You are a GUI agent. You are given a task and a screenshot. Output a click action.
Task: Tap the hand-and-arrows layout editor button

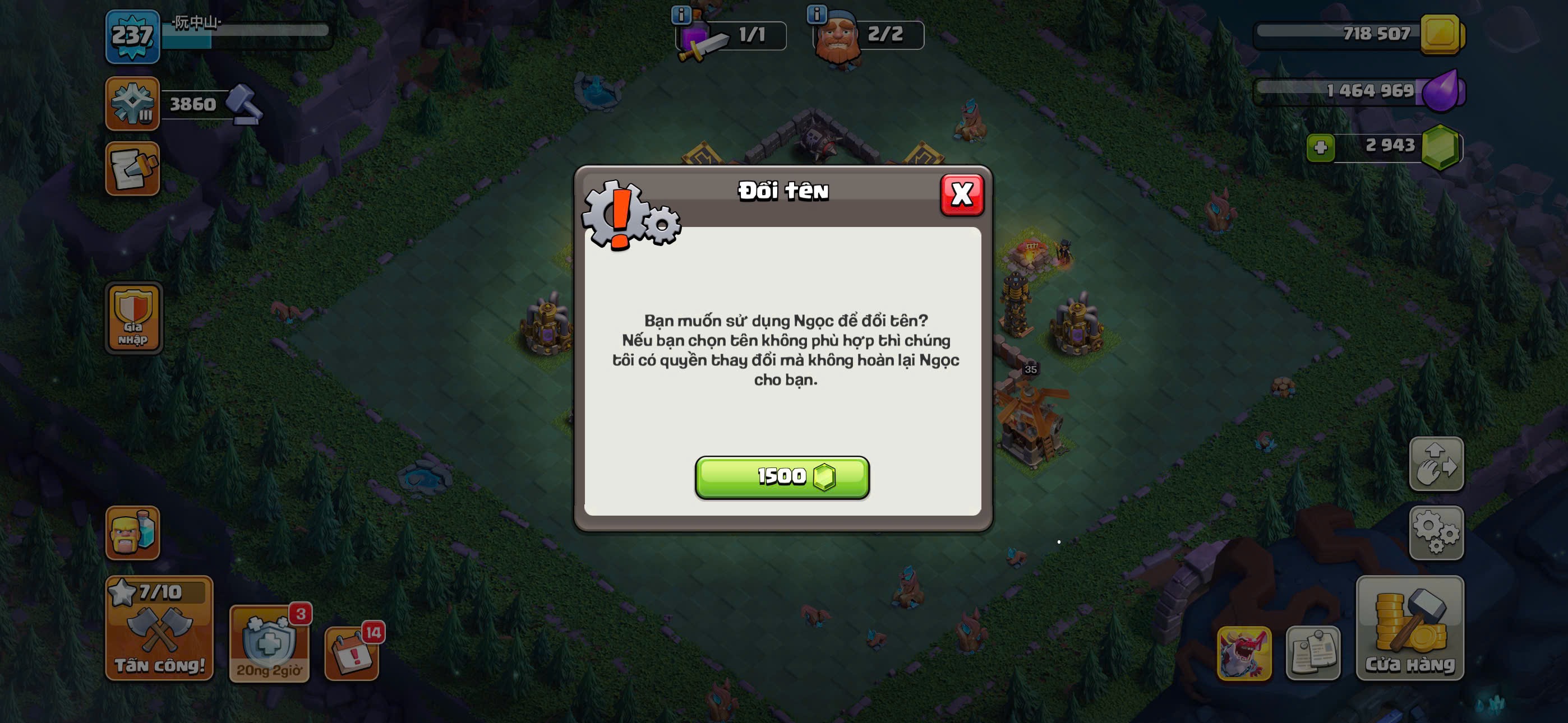tap(1436, 464)
